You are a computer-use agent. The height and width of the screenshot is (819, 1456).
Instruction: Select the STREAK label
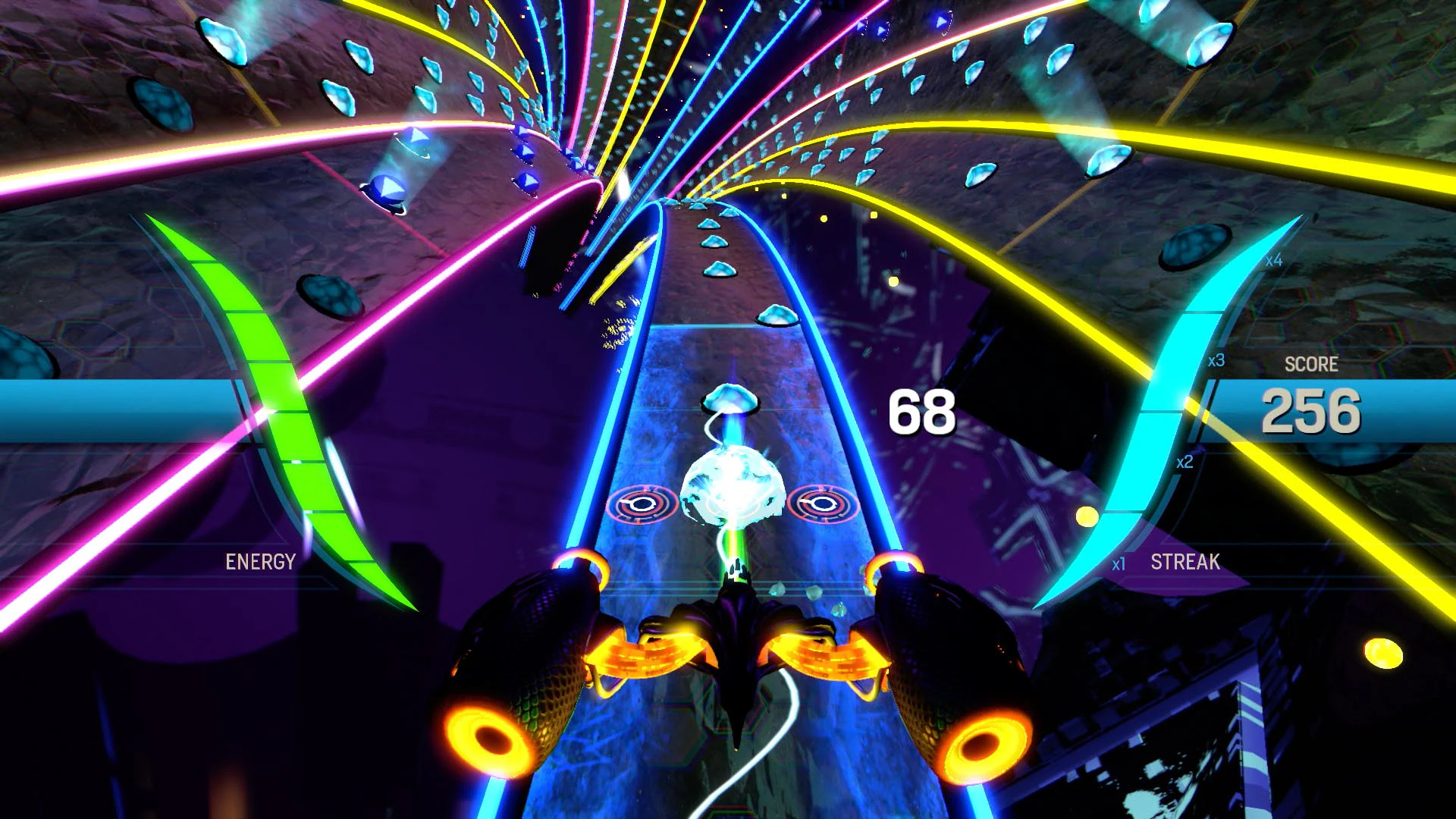[x=1184, y=562]
